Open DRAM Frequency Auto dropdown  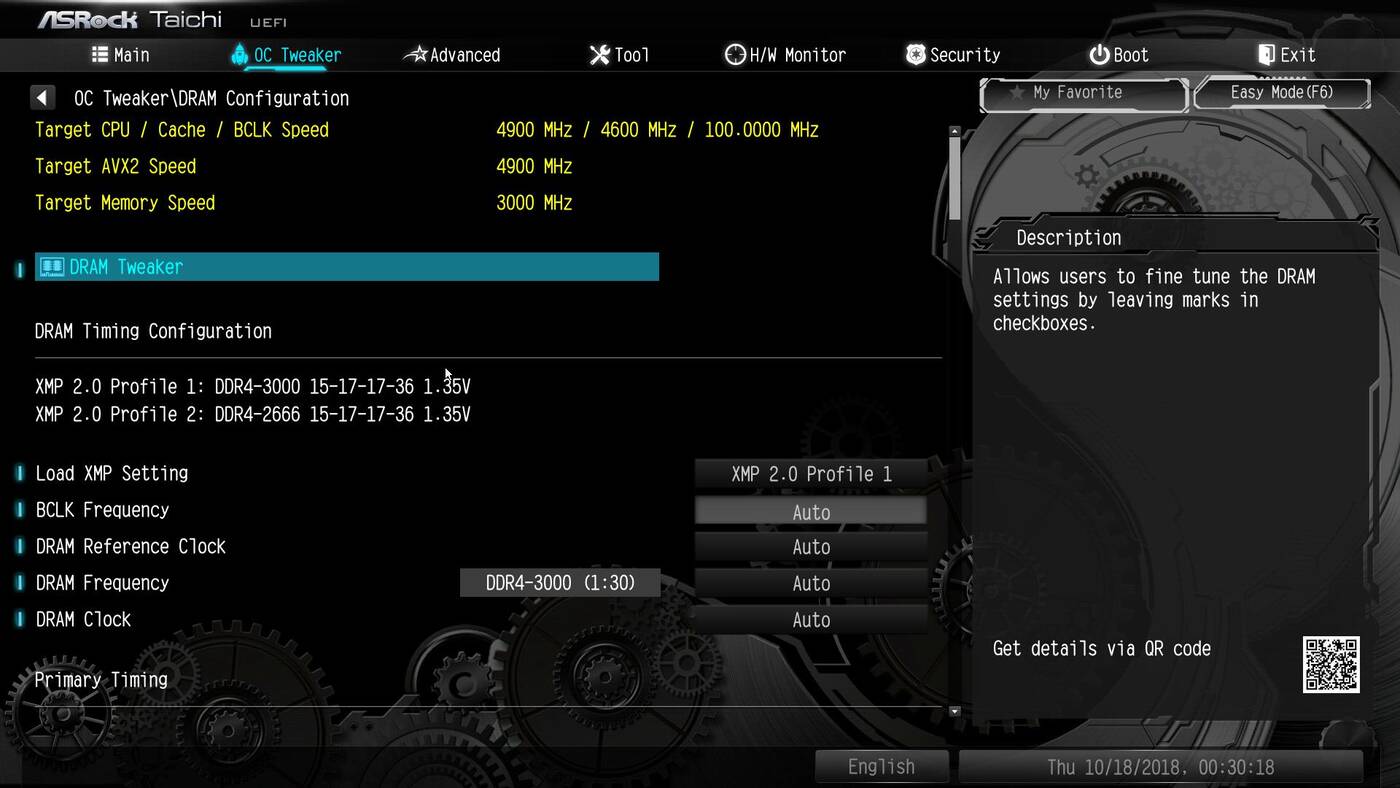point(811,584)
